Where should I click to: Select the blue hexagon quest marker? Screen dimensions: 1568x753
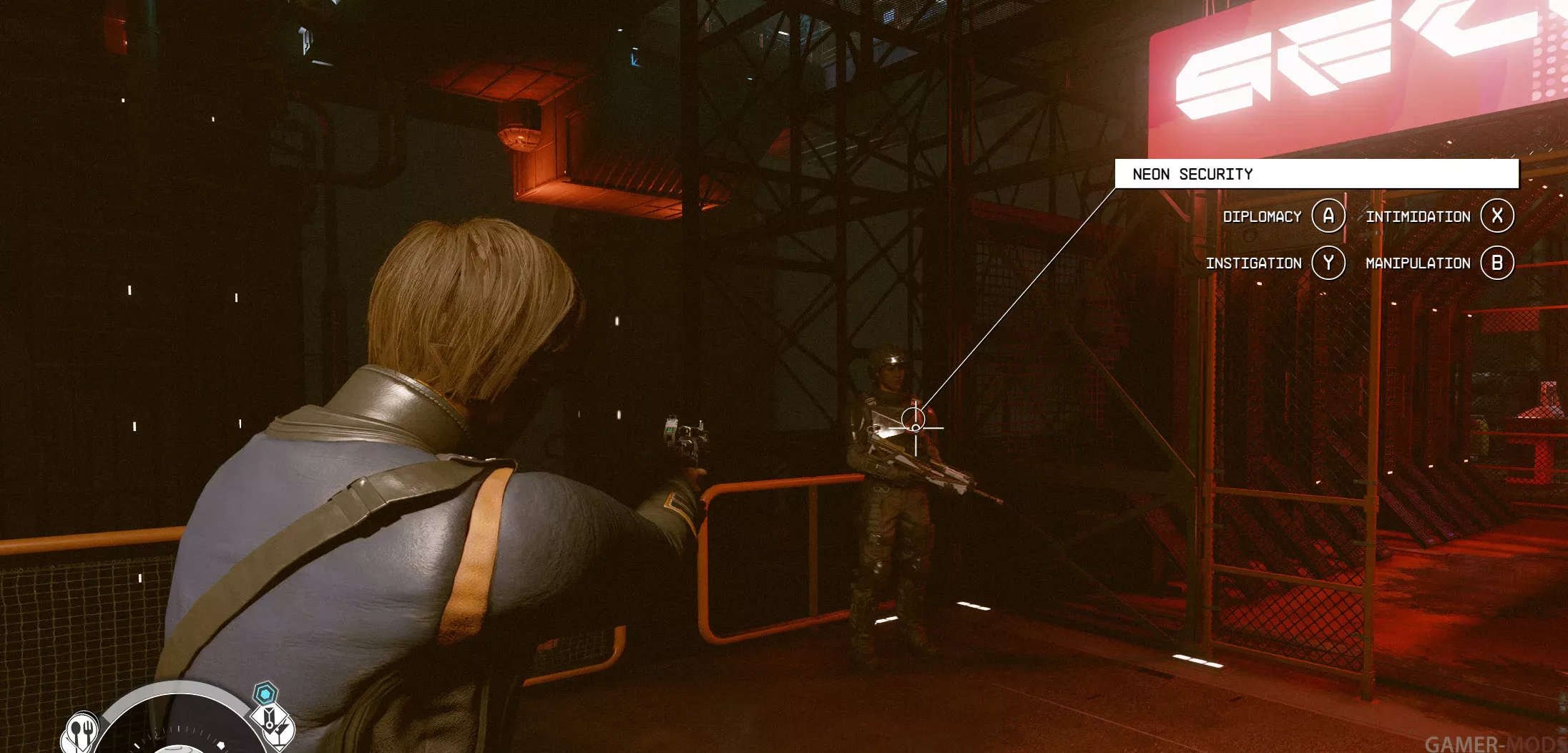[x=265, y=694]
